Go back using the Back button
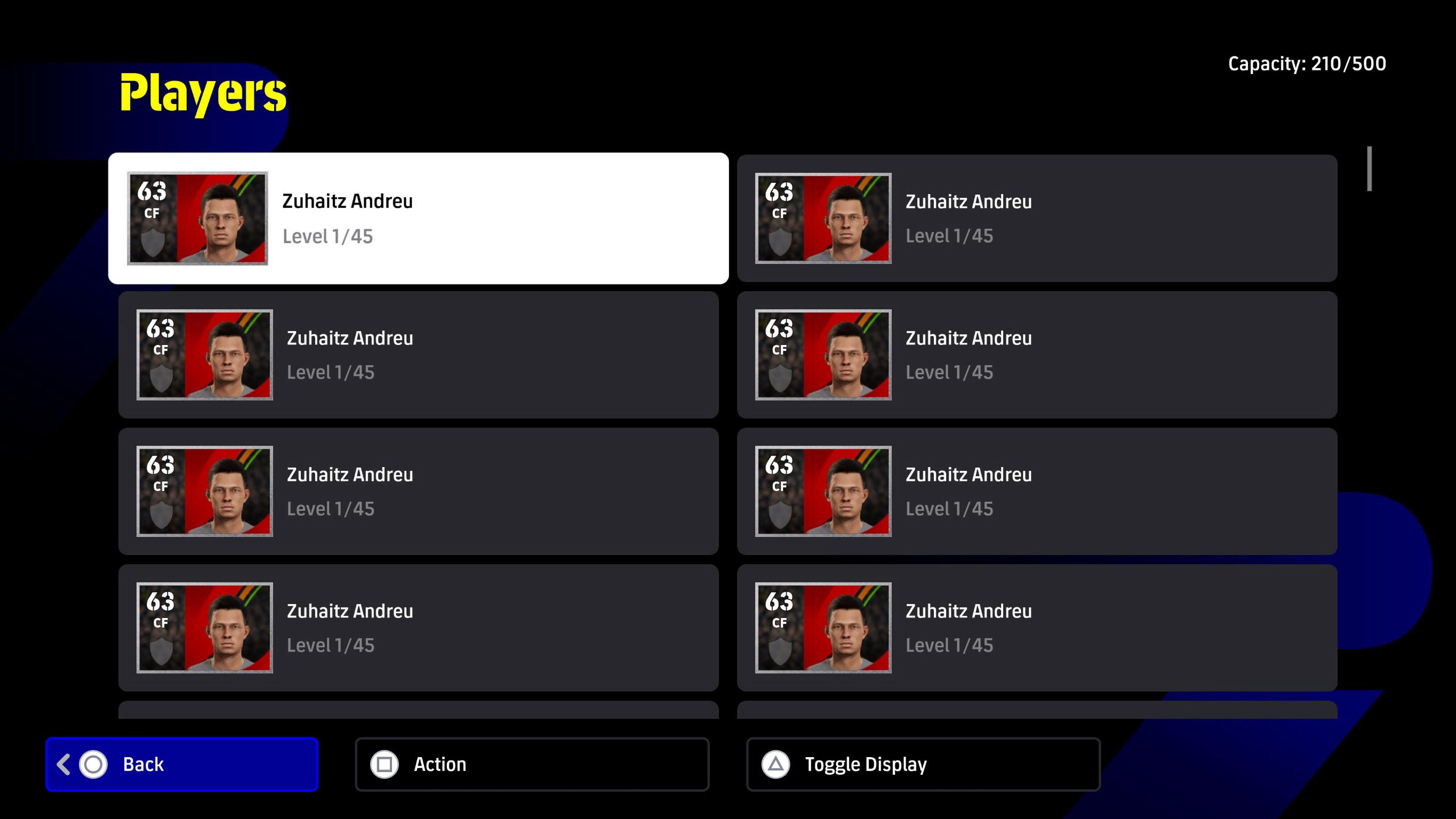 (x=181, y=764)
